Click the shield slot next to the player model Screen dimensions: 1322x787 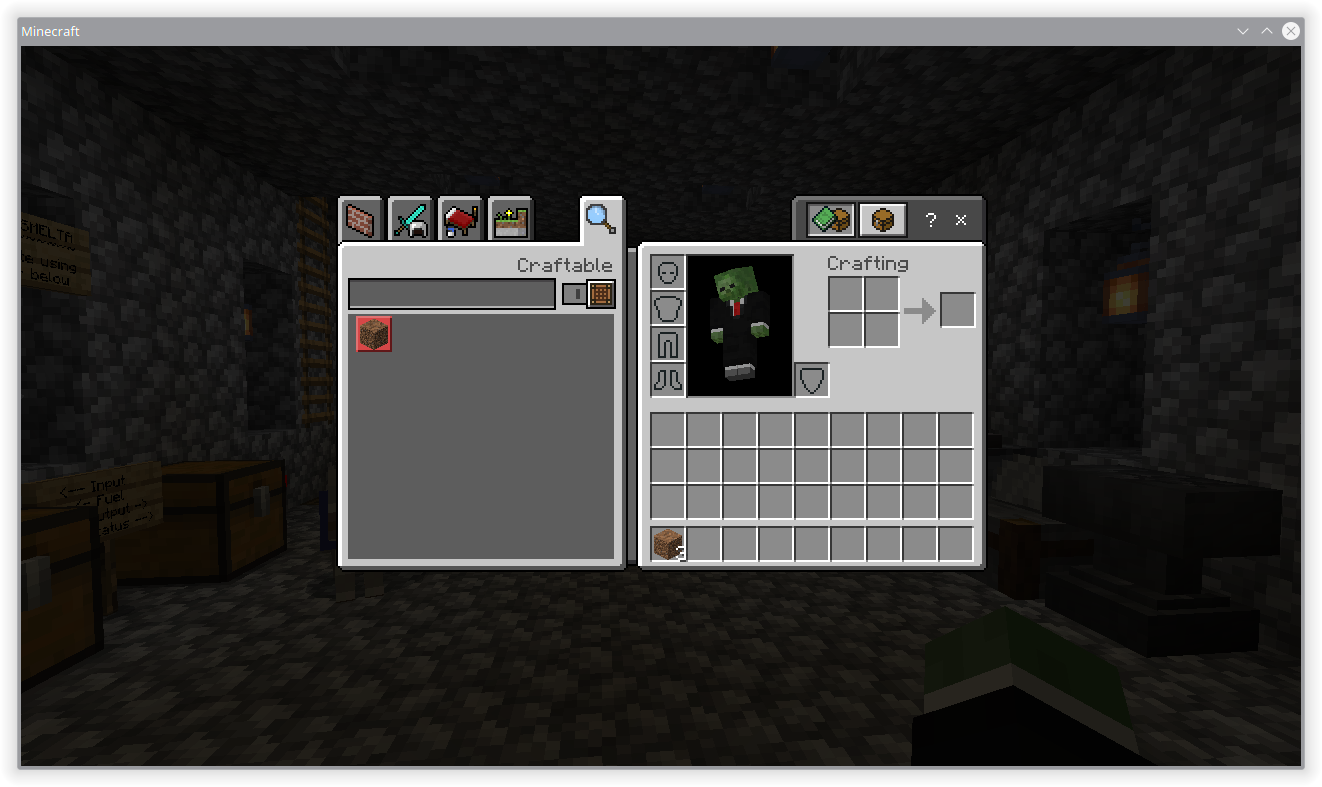click(x=812, y=379)
